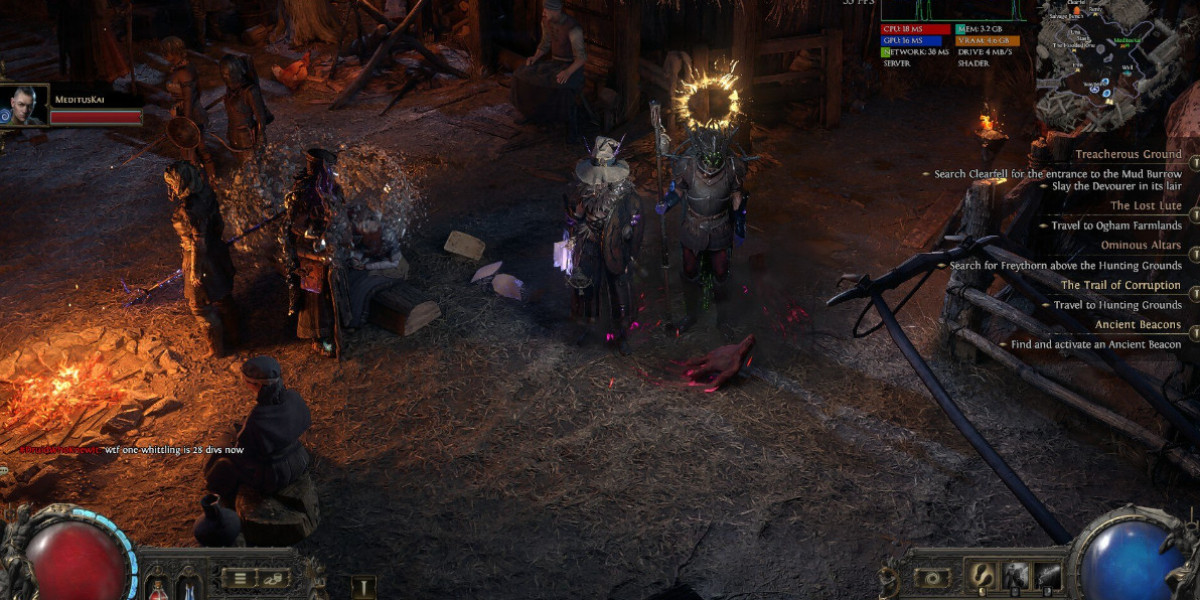Open the coins shop button
The width and height of the screenshot is (1200, 600).
click(x=273, y=578)
